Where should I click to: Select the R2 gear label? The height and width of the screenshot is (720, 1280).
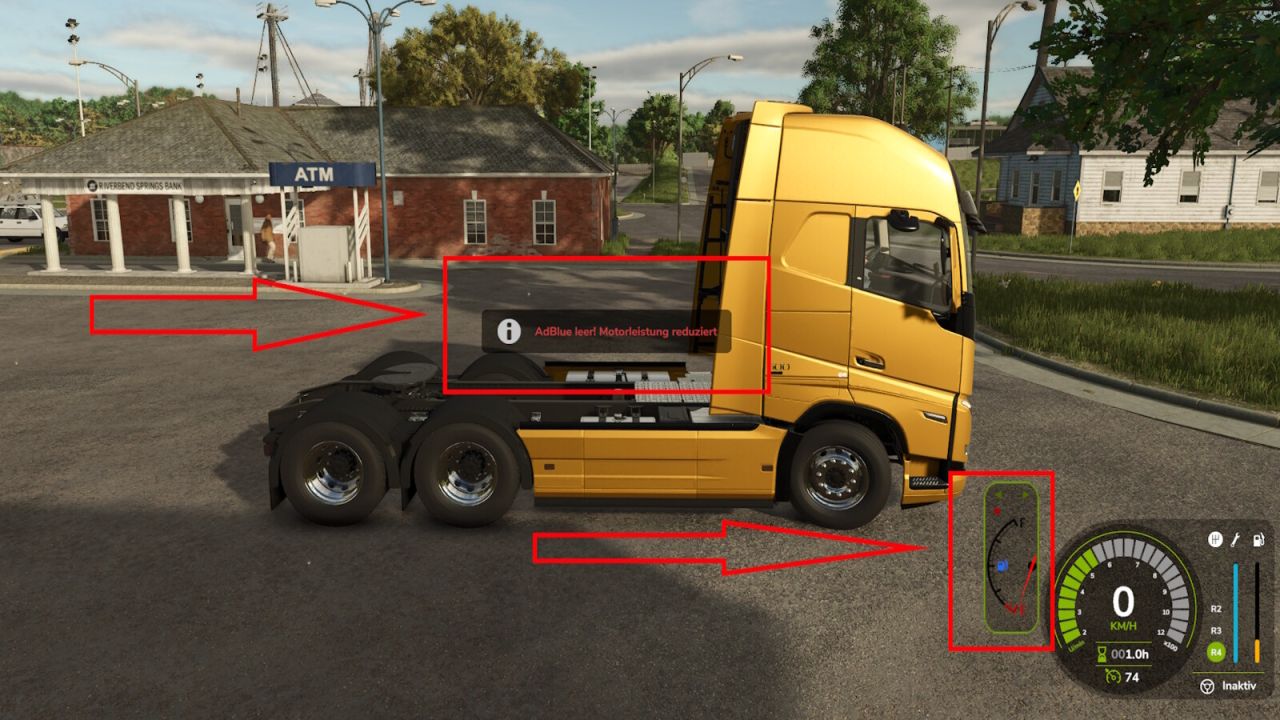coord(1215,609)
